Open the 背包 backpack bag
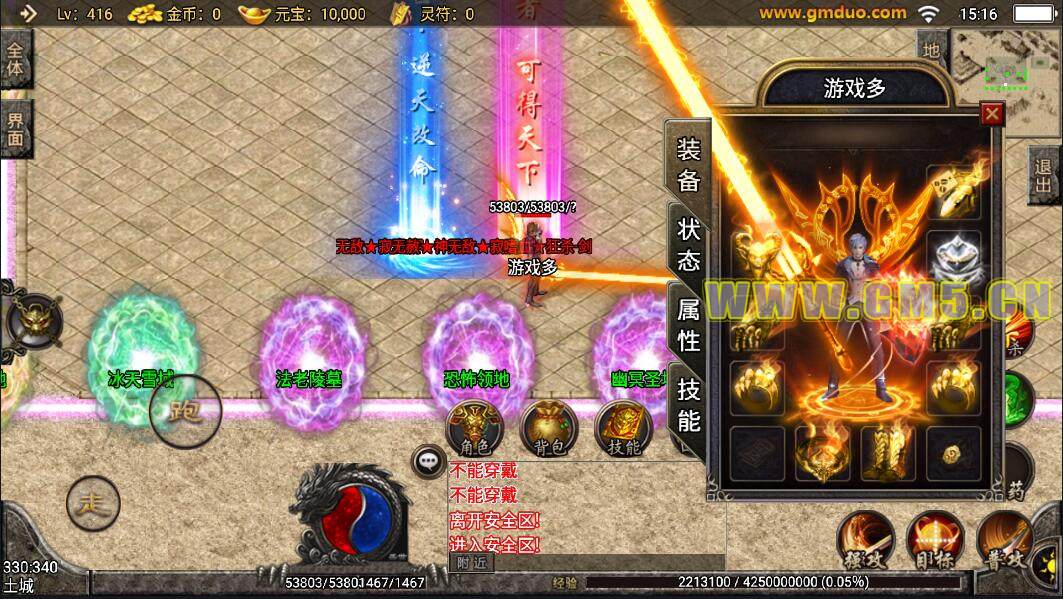The height and width of the screenshot is (599, 1063). tap(546, 428)
